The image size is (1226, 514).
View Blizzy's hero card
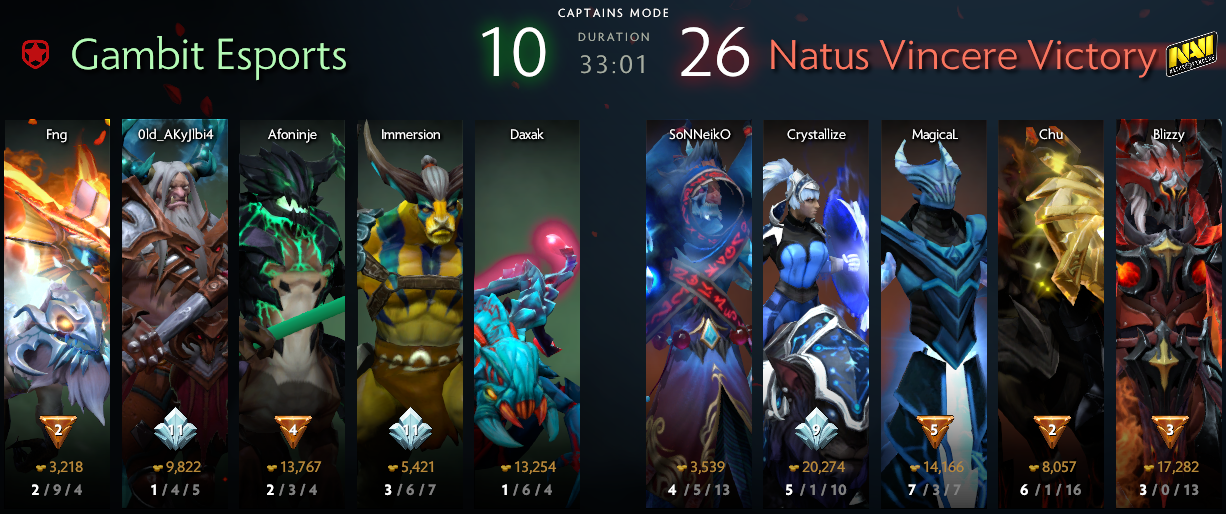1168,300
